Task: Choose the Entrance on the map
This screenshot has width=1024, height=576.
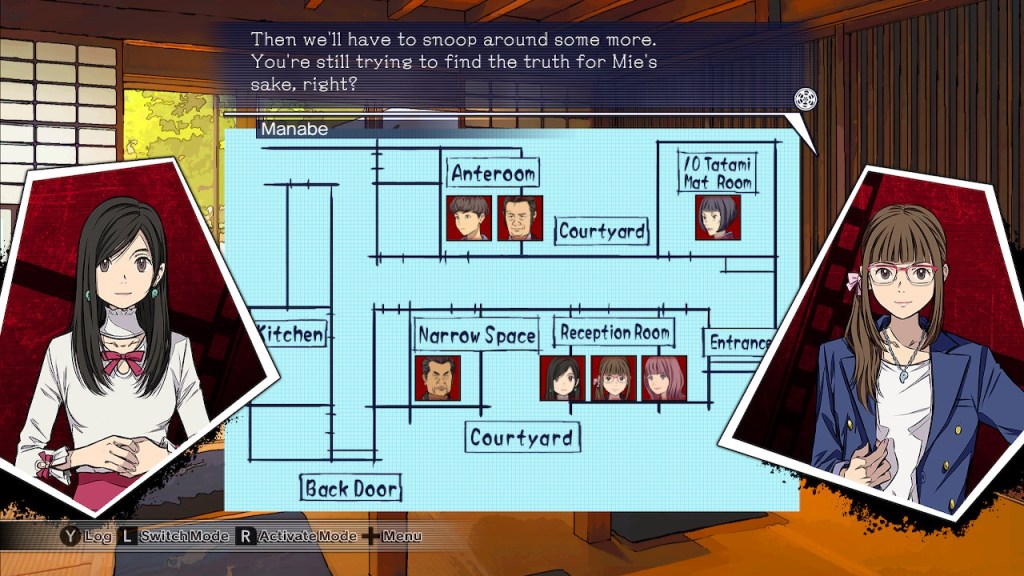Action: coord(740,343)
